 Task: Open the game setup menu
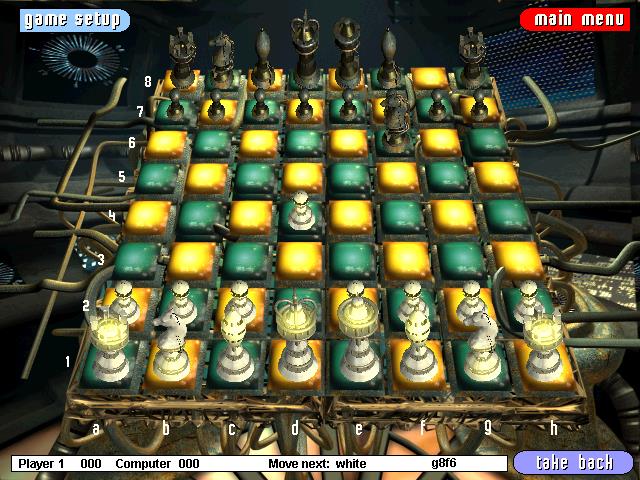(x=66, y=19)
